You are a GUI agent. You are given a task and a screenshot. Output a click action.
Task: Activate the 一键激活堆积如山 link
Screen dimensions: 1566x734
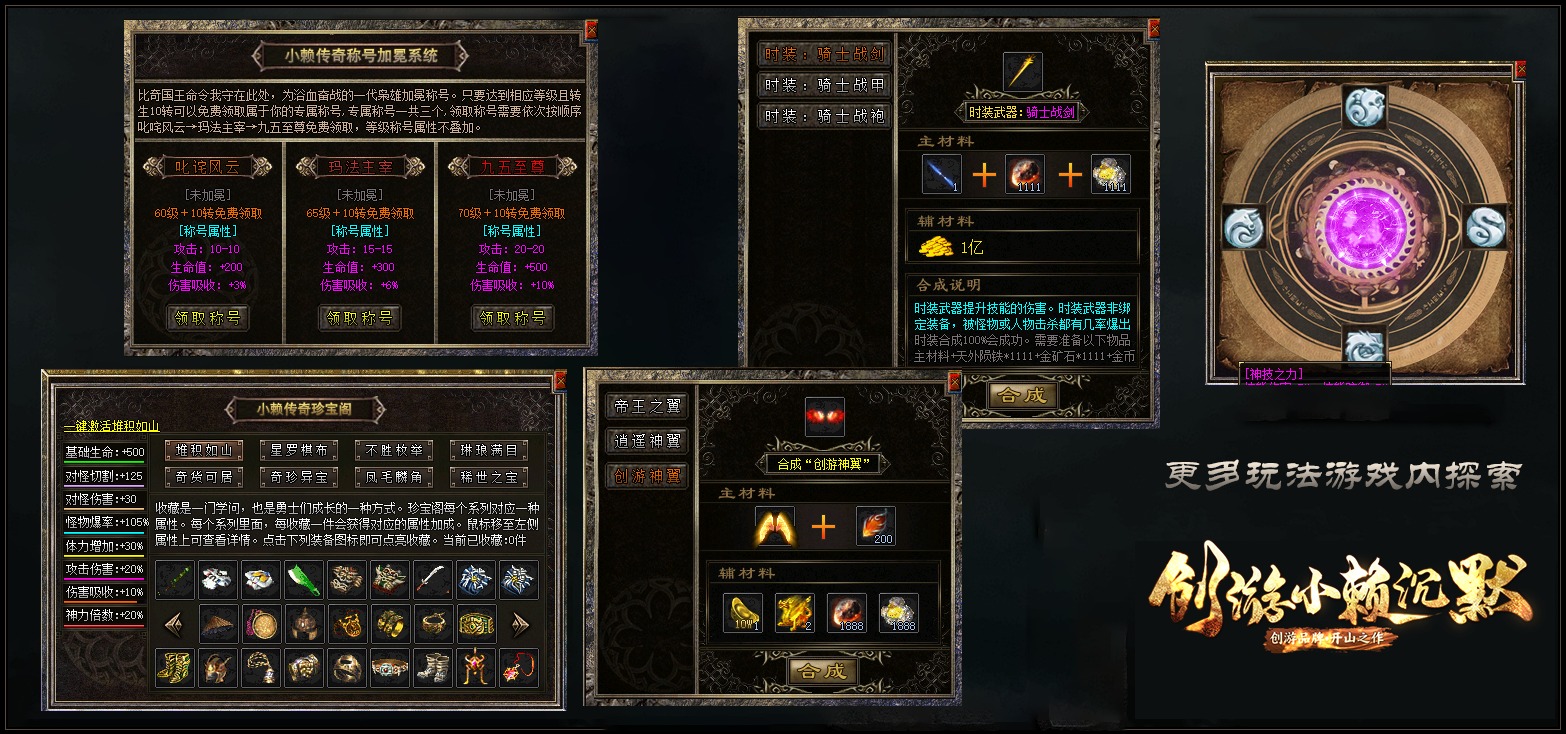pyautogui.click(x=111, y=427)
